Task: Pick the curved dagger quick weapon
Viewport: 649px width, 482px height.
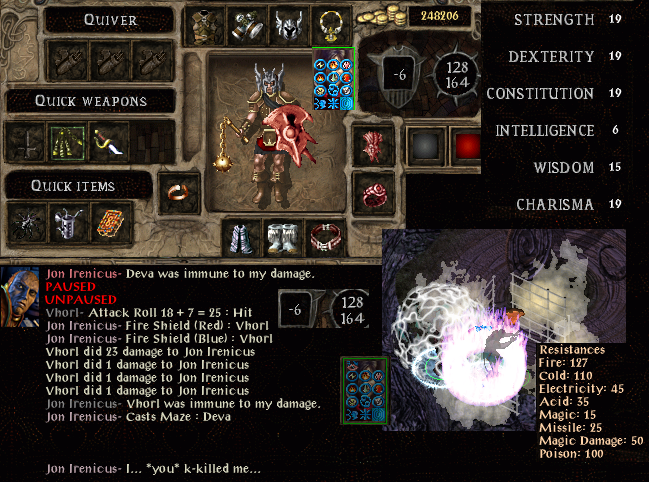Action: coord(106,143)
